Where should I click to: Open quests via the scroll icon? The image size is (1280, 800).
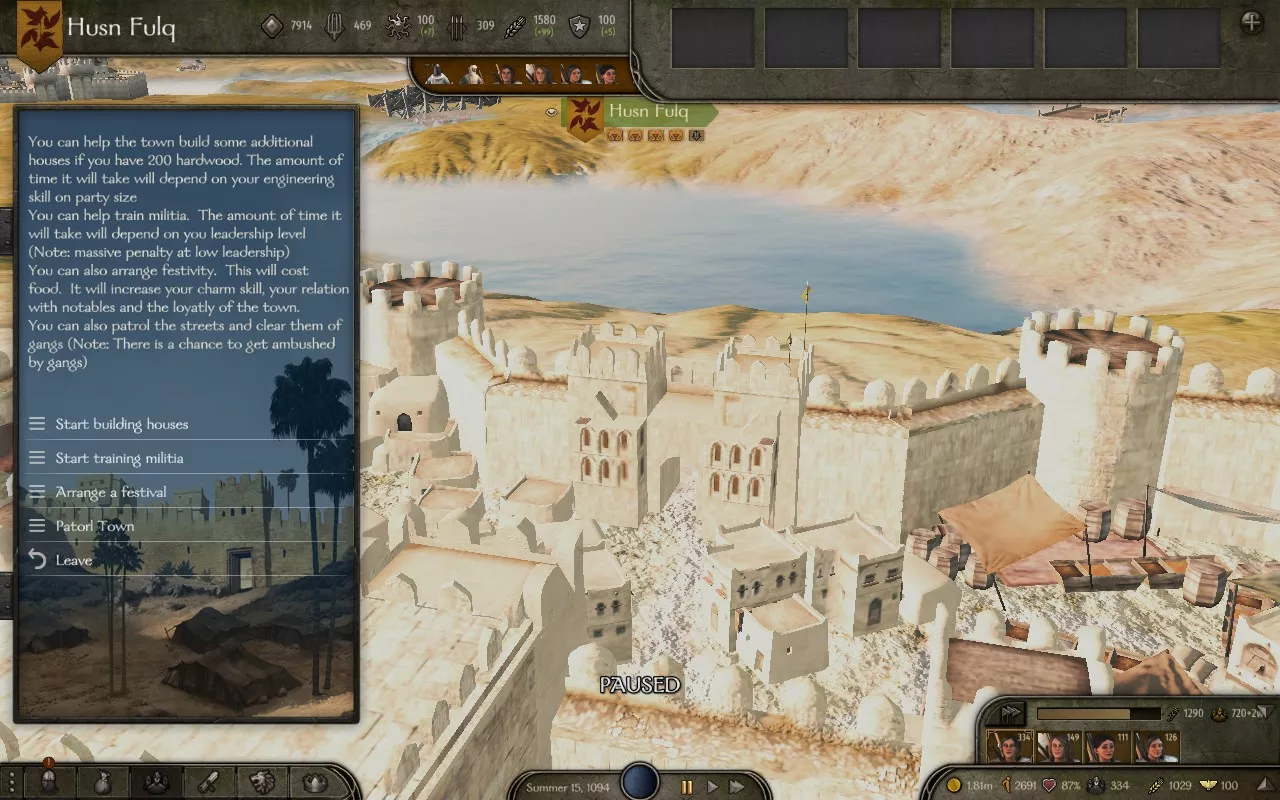tap(208, 782)
